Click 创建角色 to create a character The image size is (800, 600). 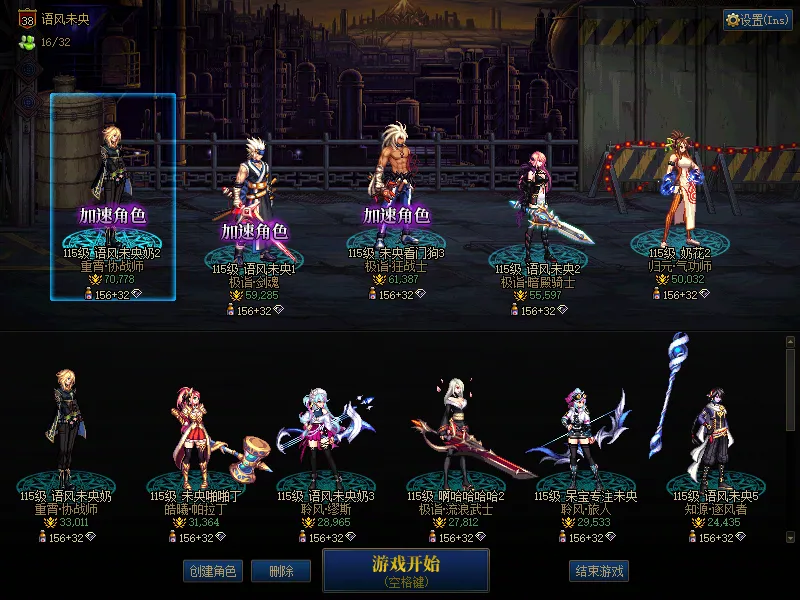pos(212,571)
